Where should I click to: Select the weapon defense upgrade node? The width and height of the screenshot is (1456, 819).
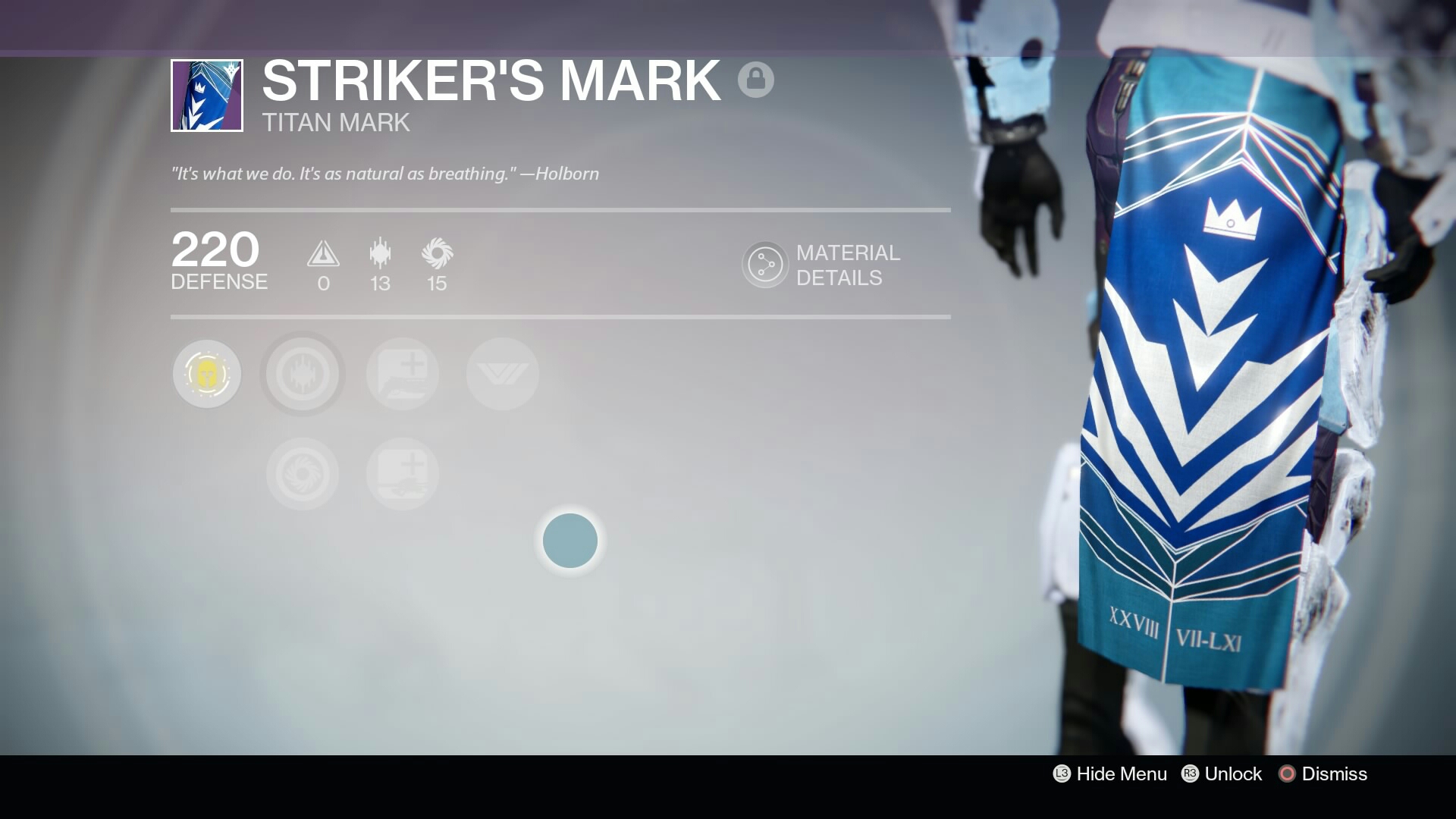pos(403,374)
